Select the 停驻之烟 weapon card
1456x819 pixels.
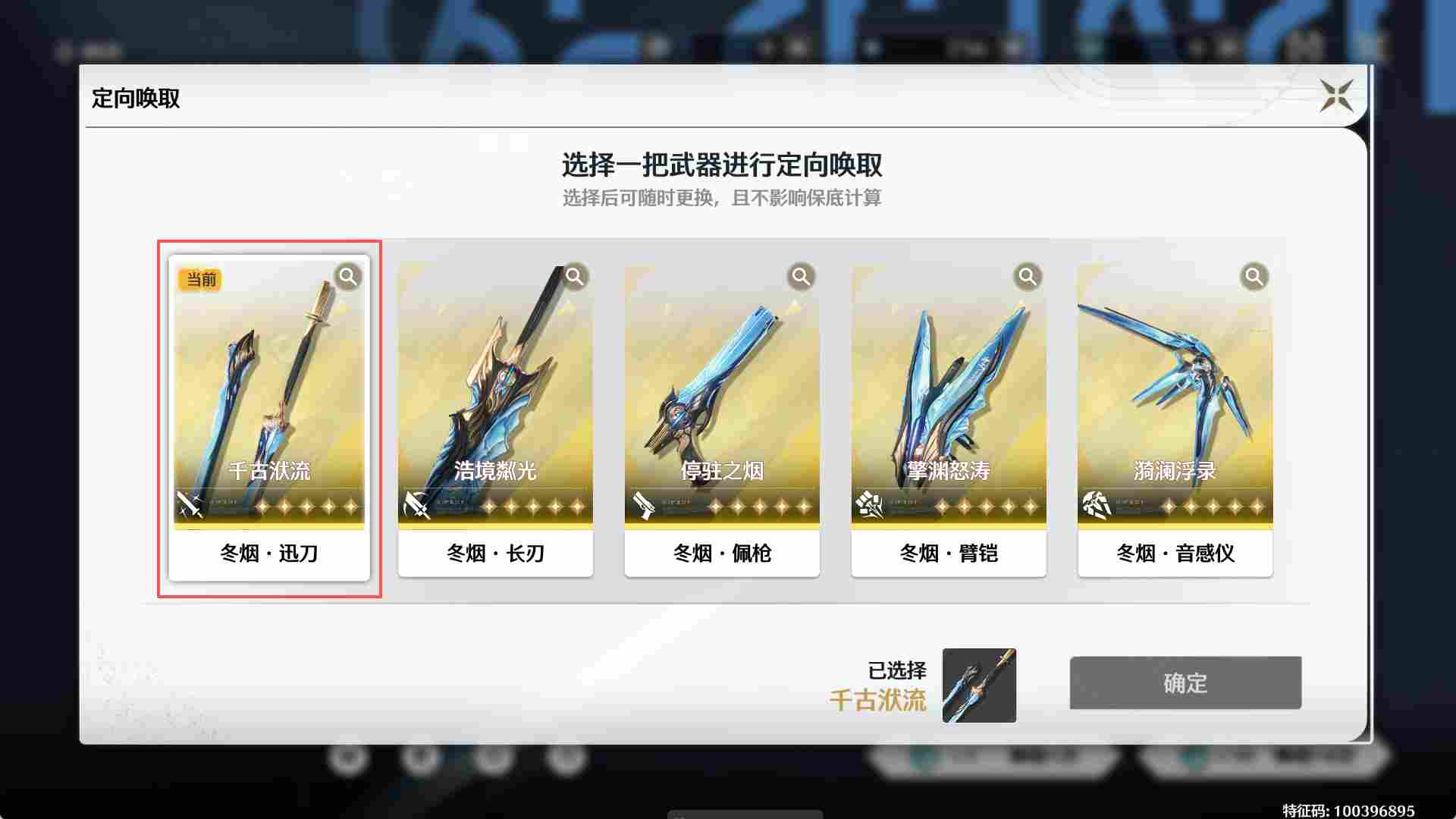[722, 394]
